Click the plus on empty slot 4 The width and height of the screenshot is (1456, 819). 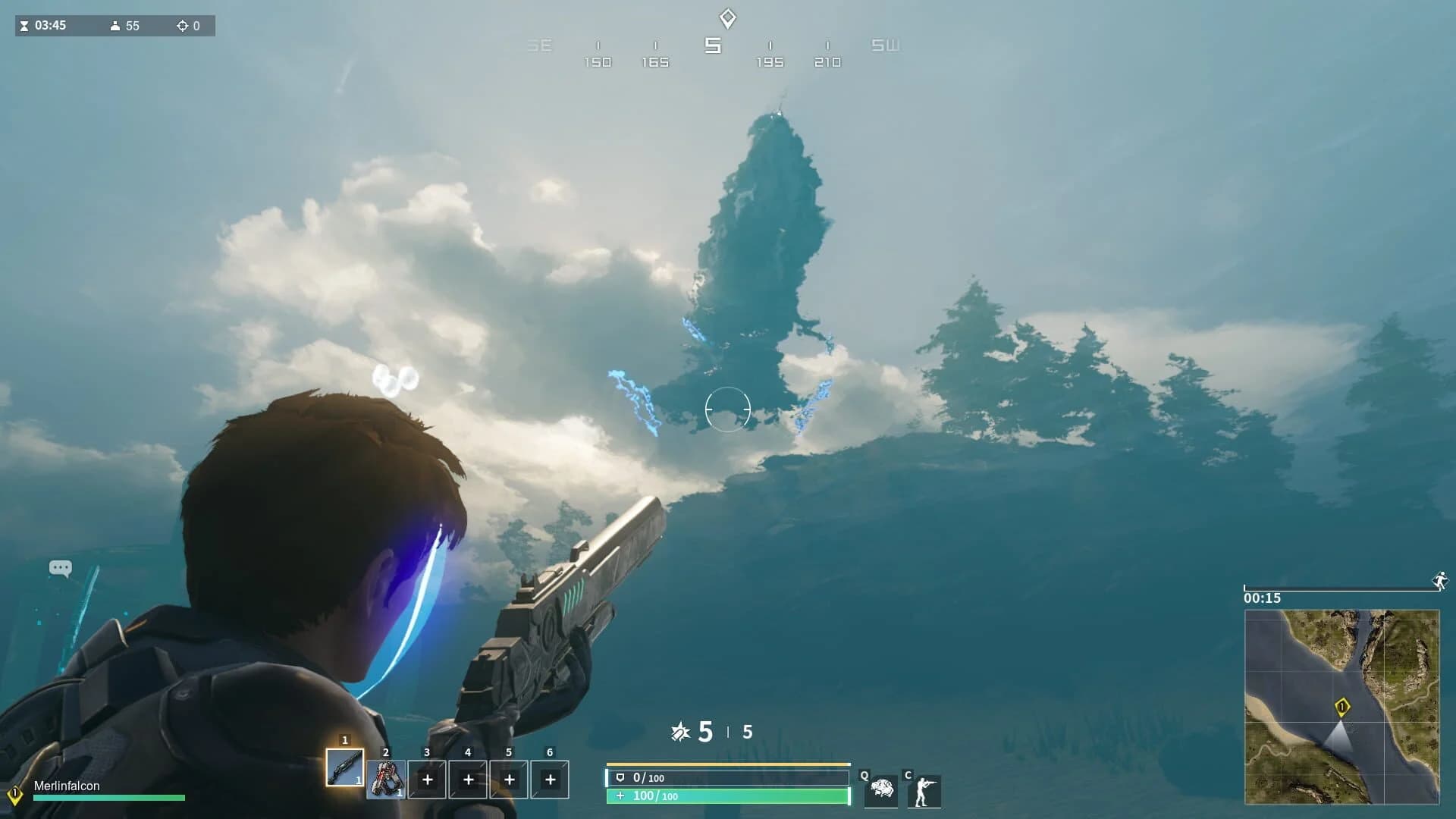[x=468, y=780]
